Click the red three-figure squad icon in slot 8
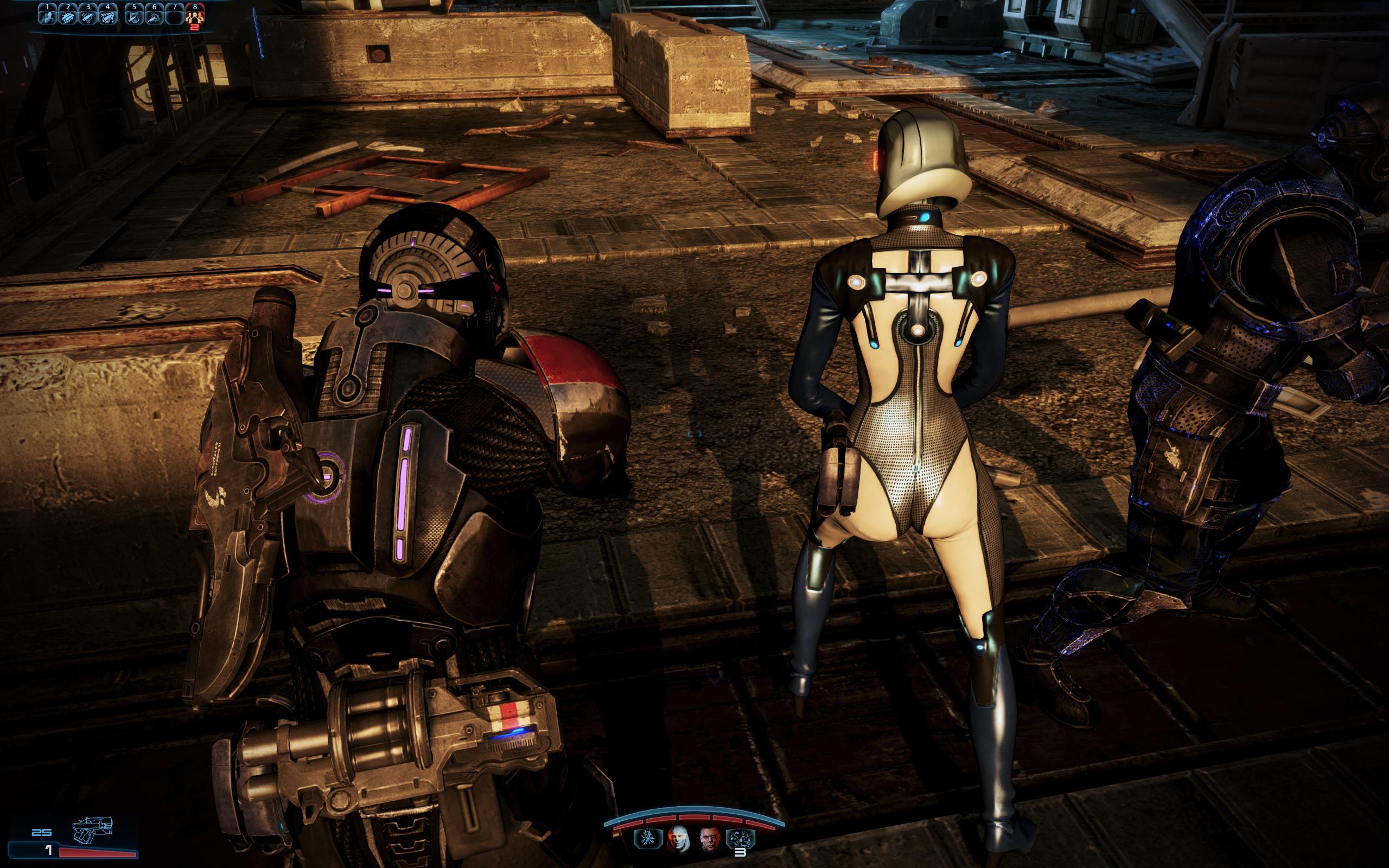Viewport: 1389px width, 868px height. coord(195,16)
